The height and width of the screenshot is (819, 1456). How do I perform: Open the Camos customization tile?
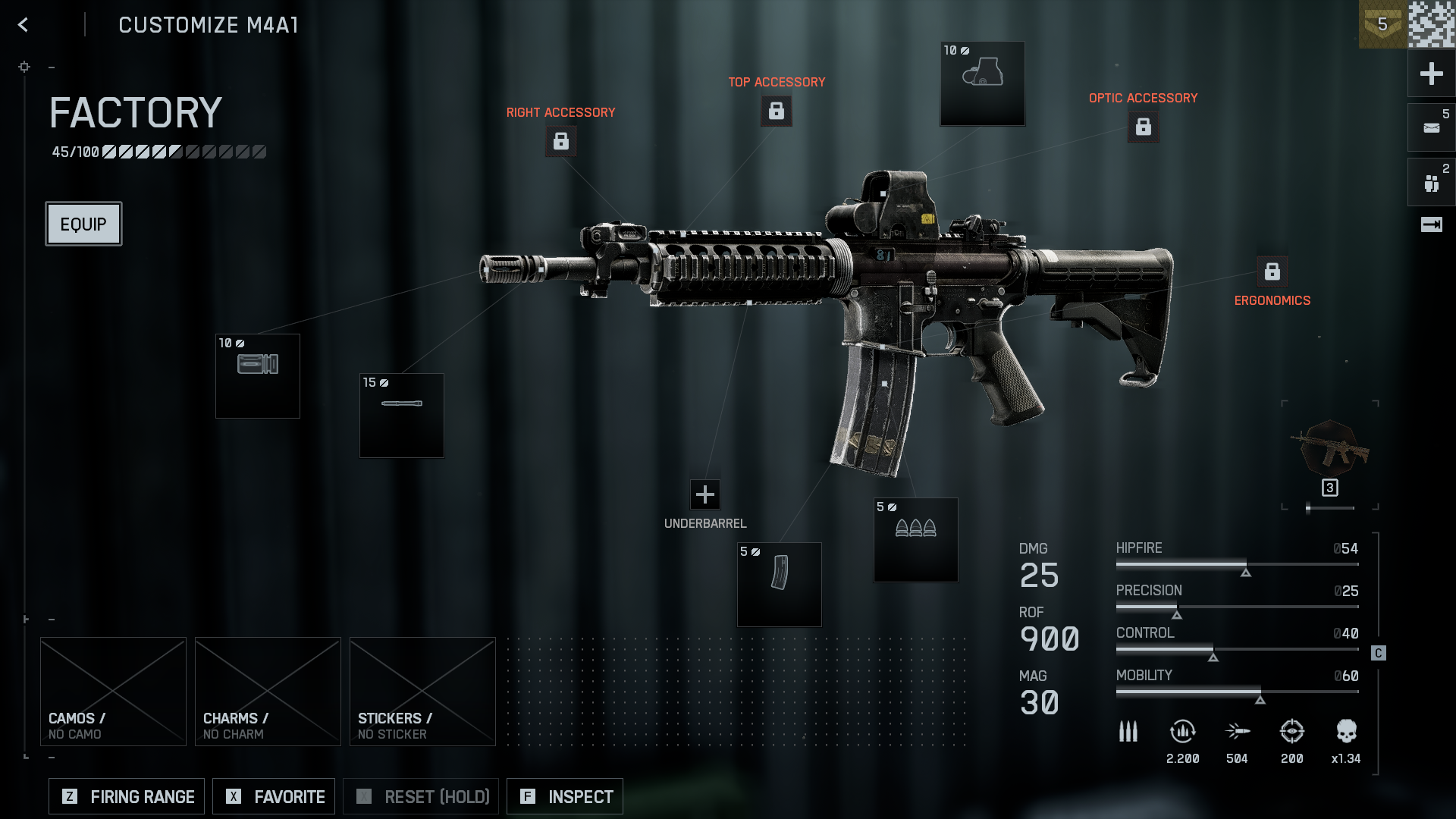click(113, 691)
